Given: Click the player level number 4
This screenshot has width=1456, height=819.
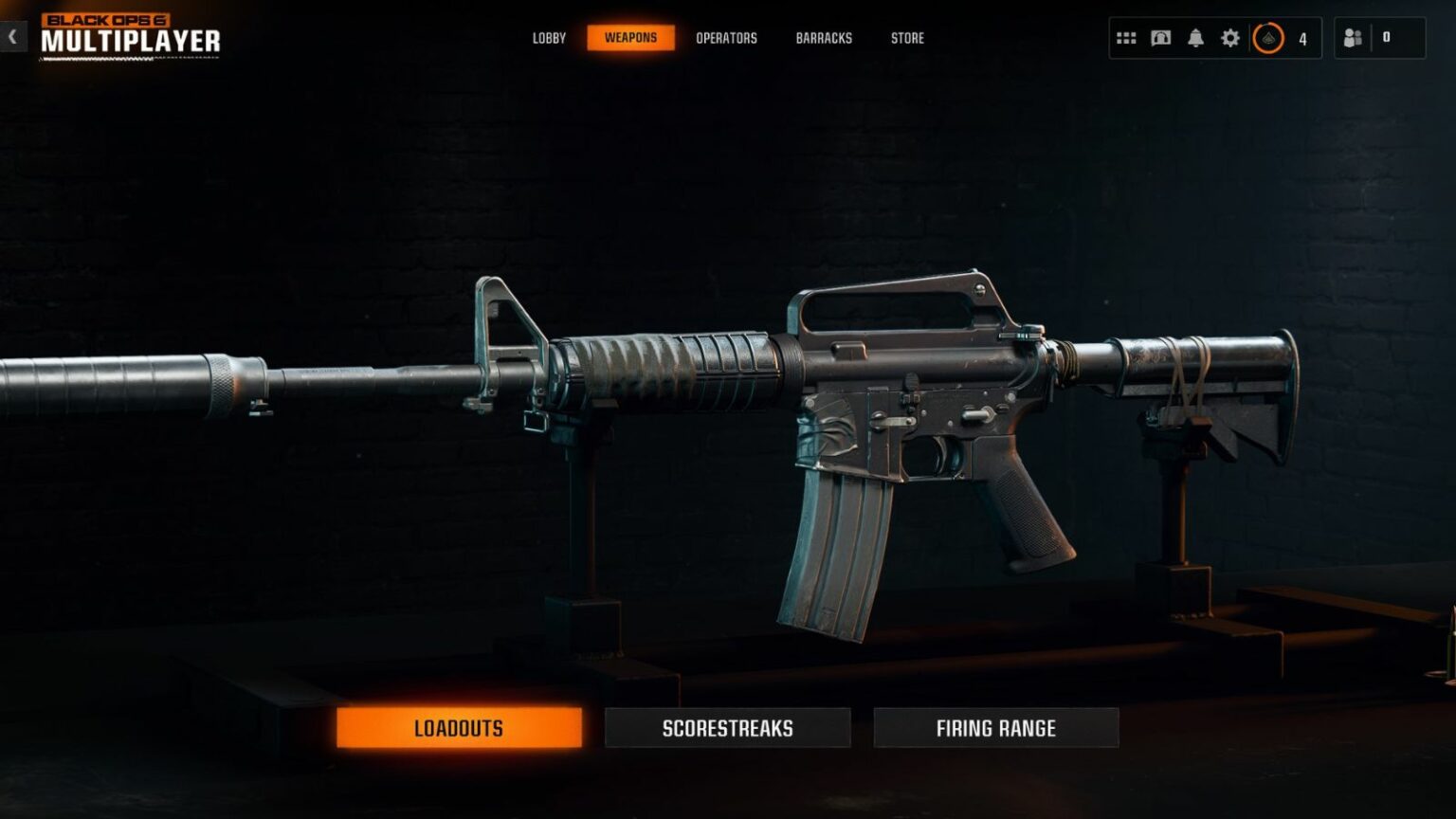Looking at the screenshot, I should [x=1302, y=39].
